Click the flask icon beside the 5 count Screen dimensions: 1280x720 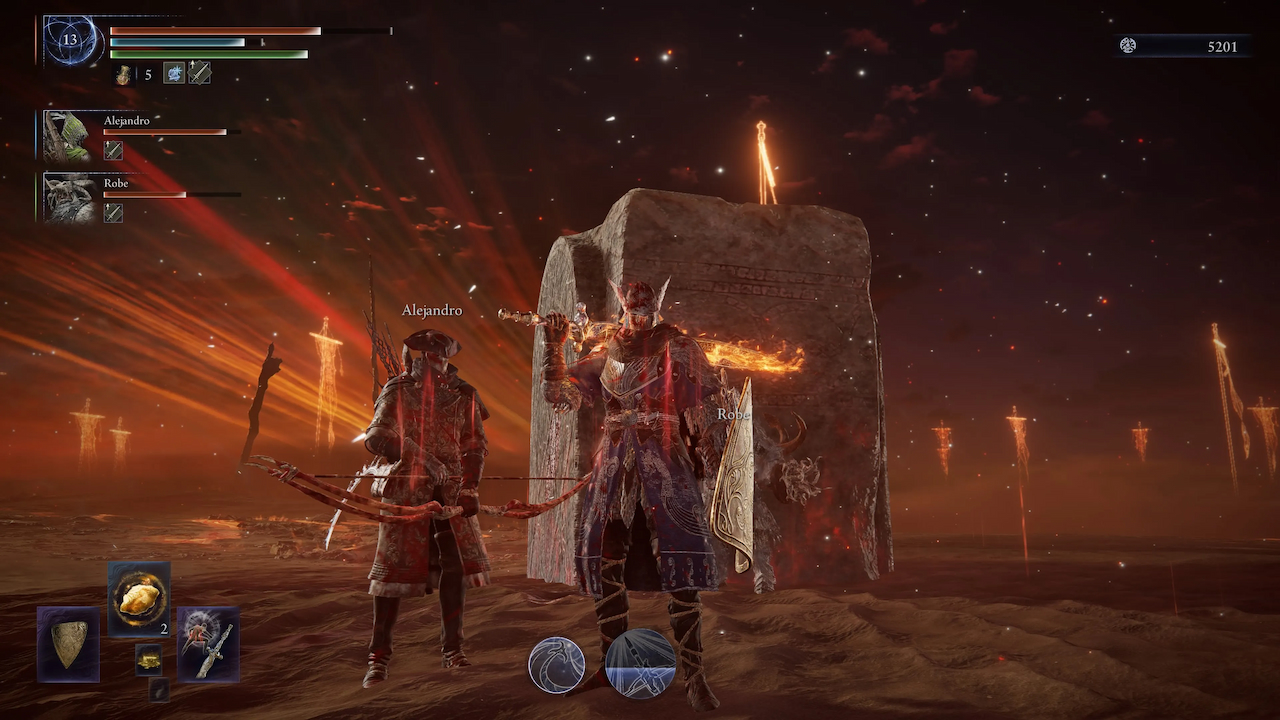click(123, 74)
